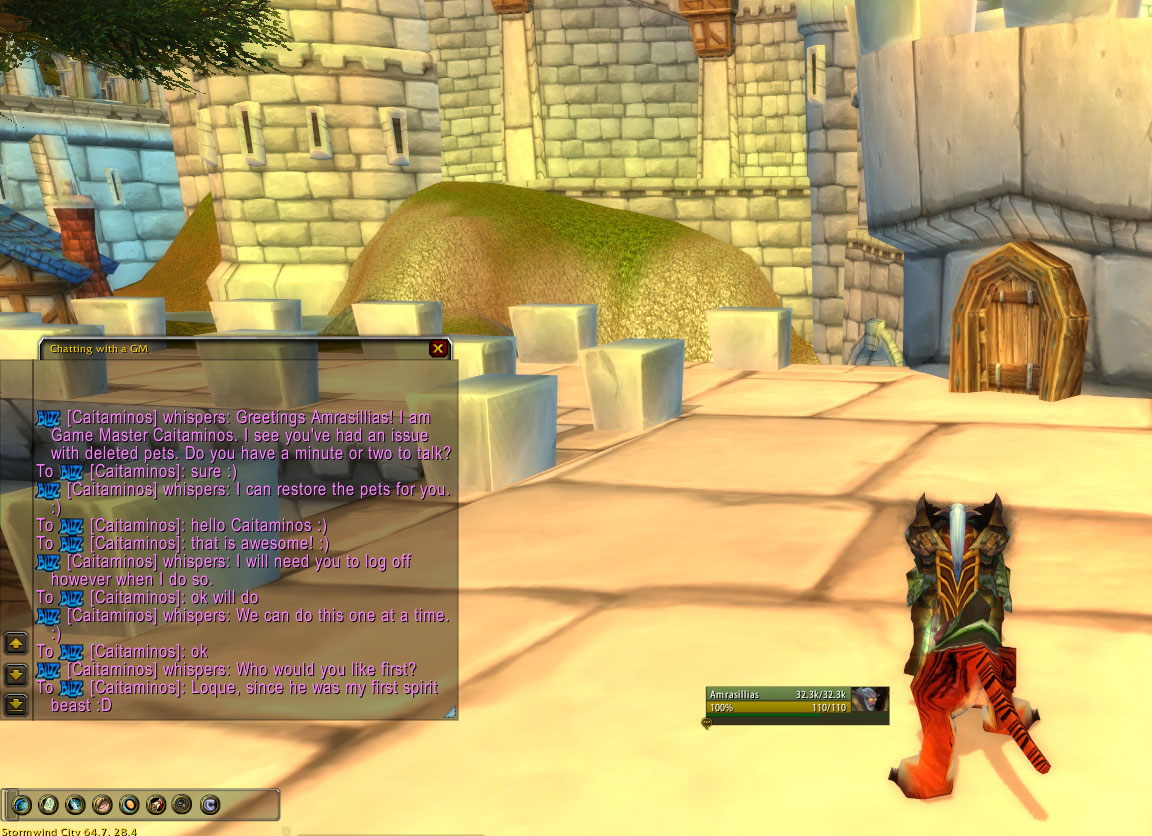Select the Amrasillias player unit frame portrait
This screenshot has width=1152, height=836.
tap(872, 699)
